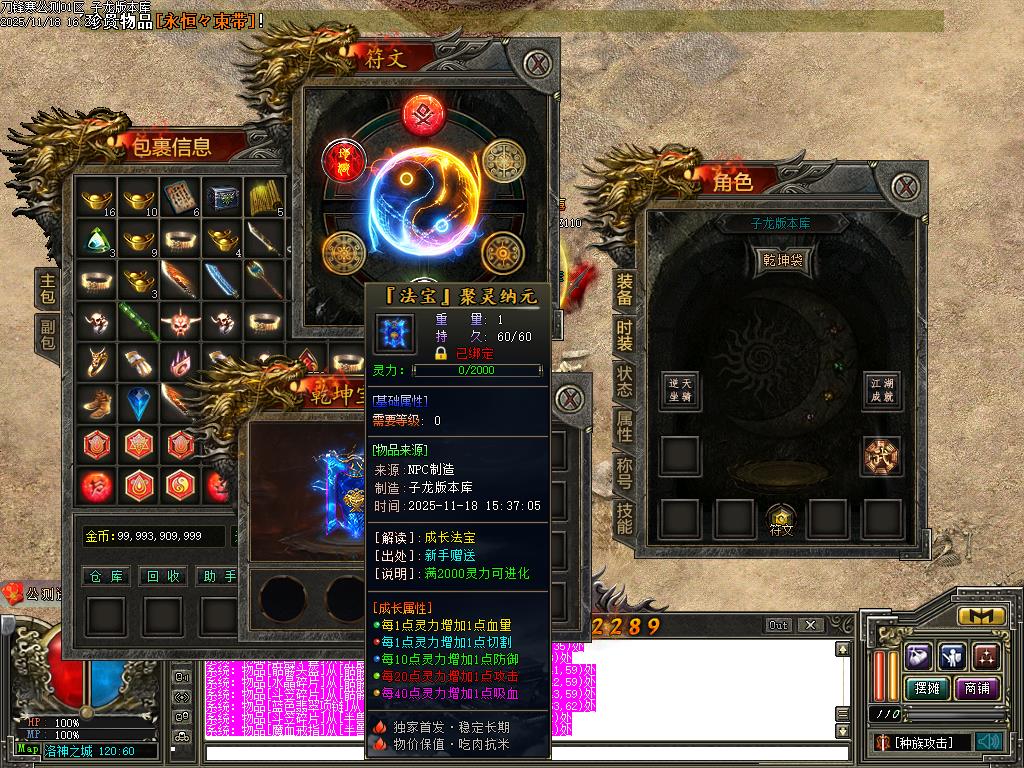Screen dimensions: 1024x768
Task: Switch to the 技能 skills tab
Action: [624, 517]
